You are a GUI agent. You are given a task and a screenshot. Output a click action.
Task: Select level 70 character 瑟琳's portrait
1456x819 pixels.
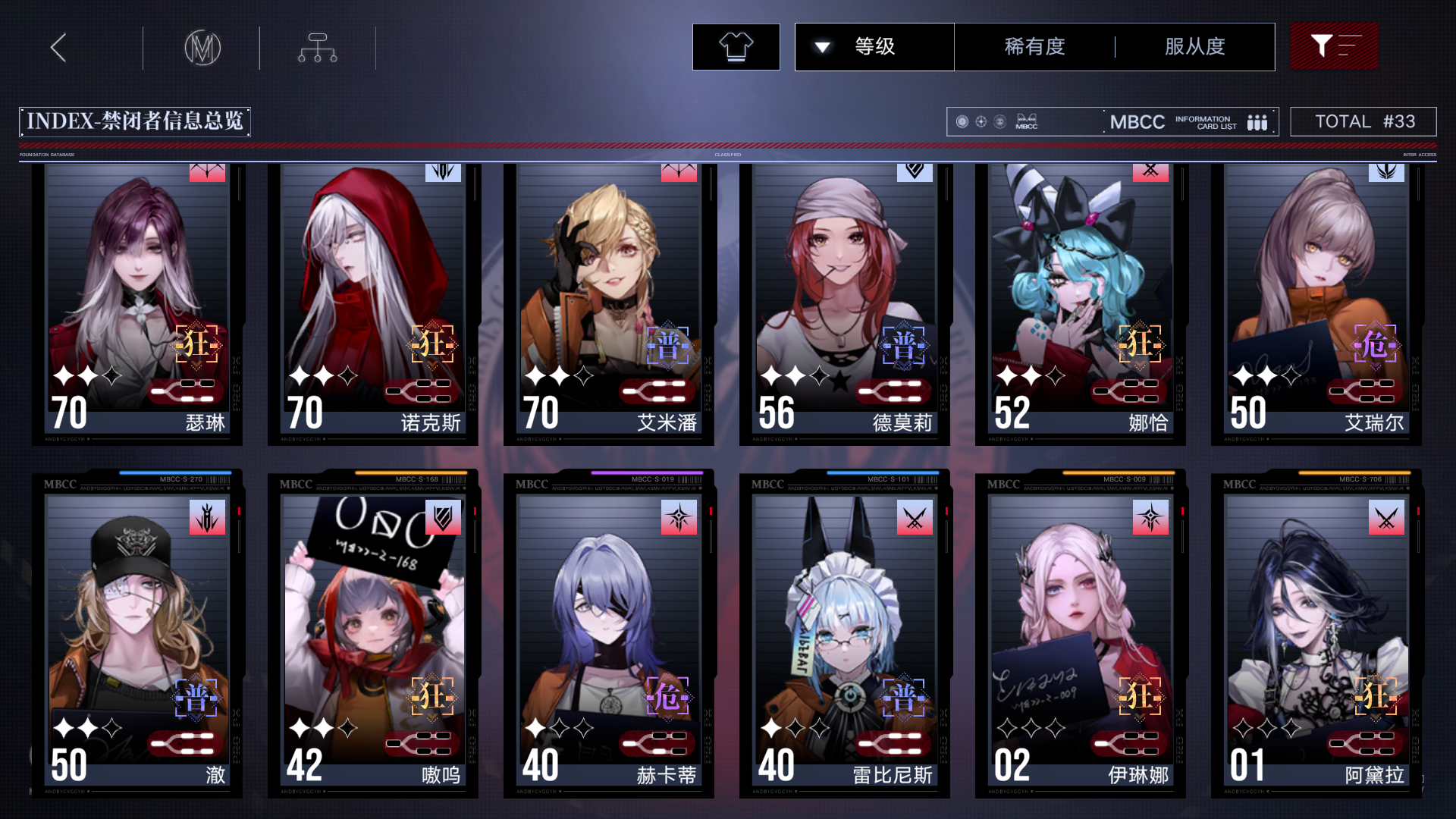[x=136, y=281]
